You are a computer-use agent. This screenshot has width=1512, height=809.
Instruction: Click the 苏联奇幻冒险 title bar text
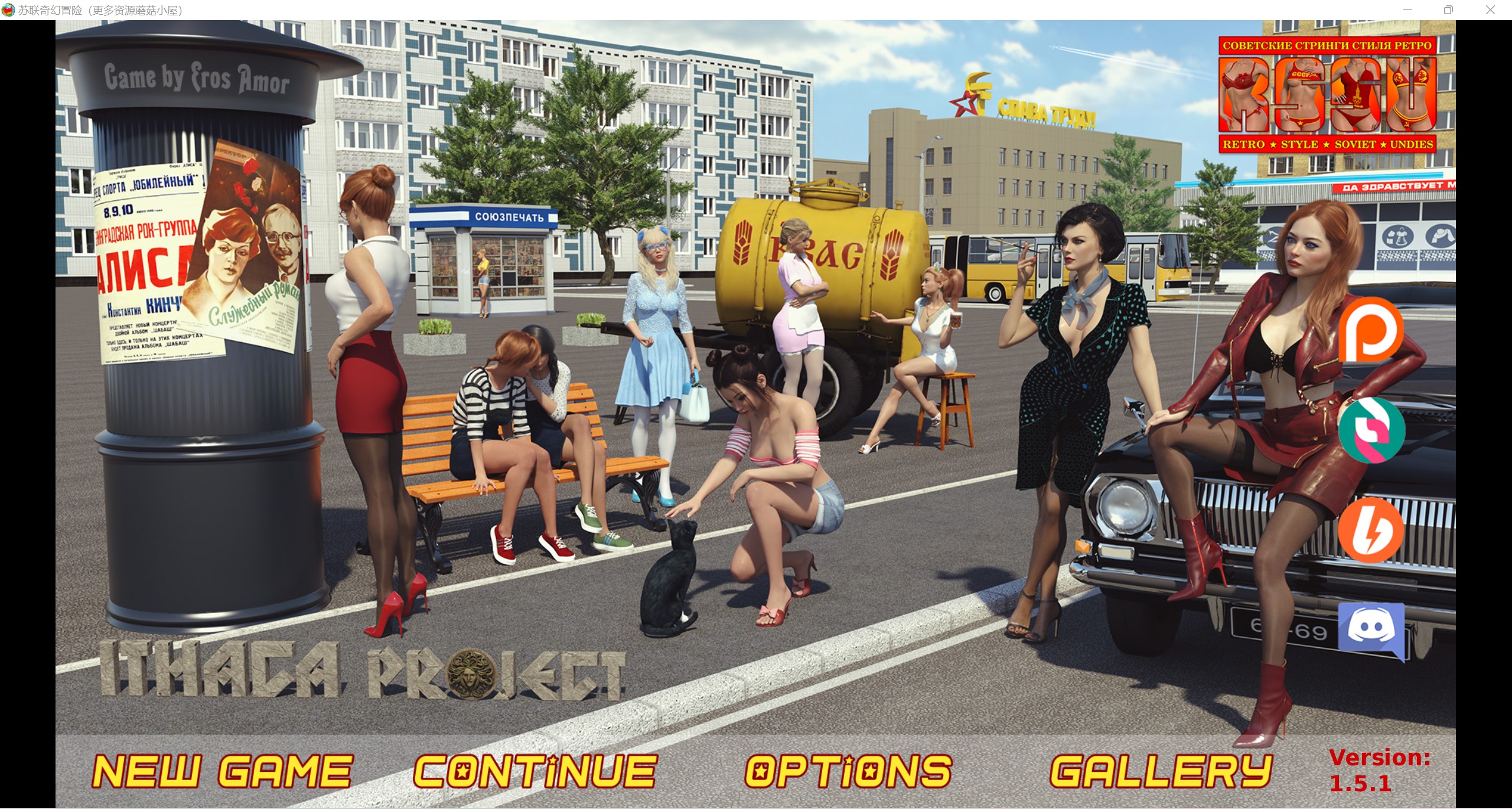click(x=100, y=9)
